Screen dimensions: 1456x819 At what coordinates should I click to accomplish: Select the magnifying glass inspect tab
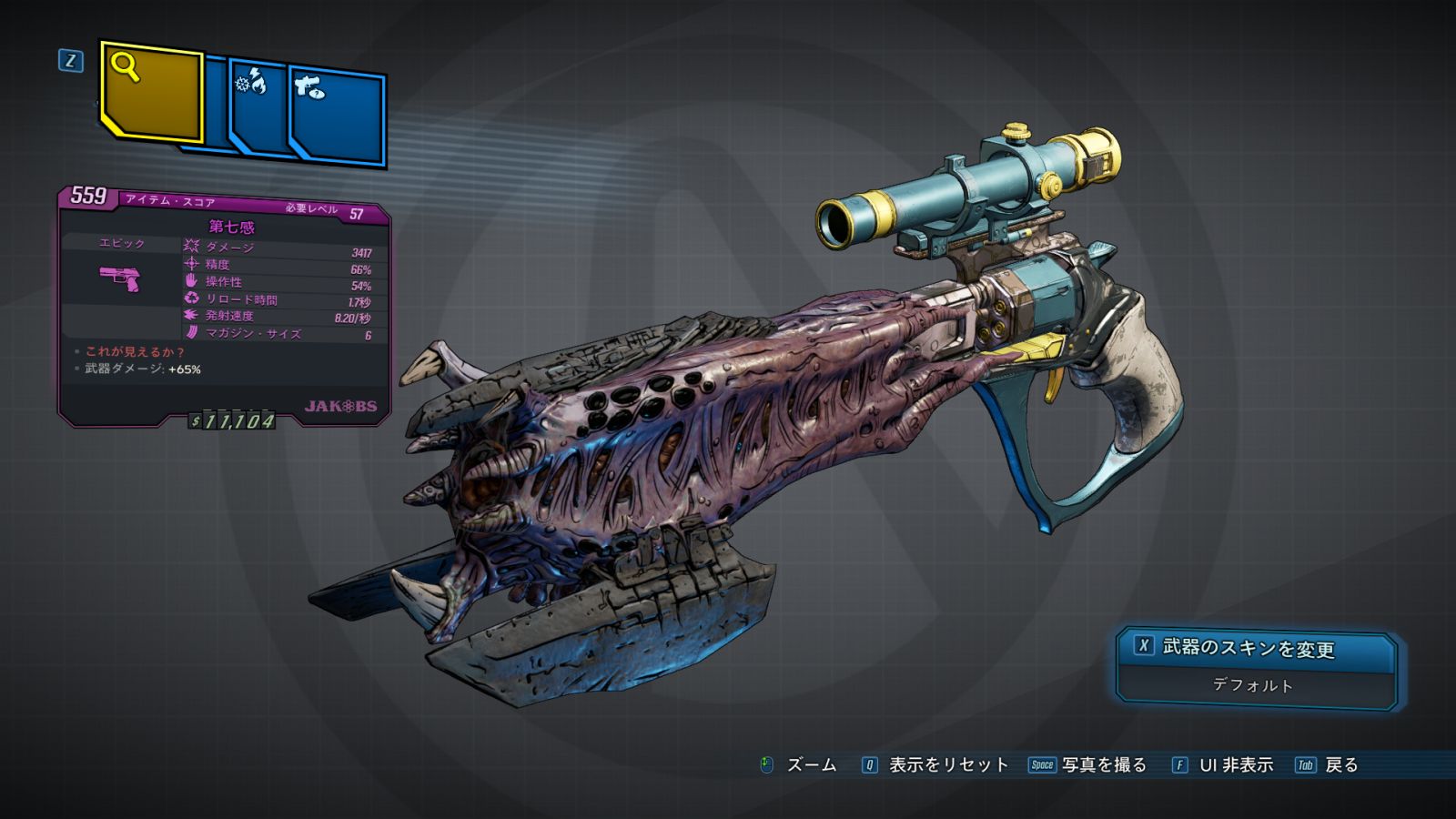pyautogui.click(x=150, y=92)
